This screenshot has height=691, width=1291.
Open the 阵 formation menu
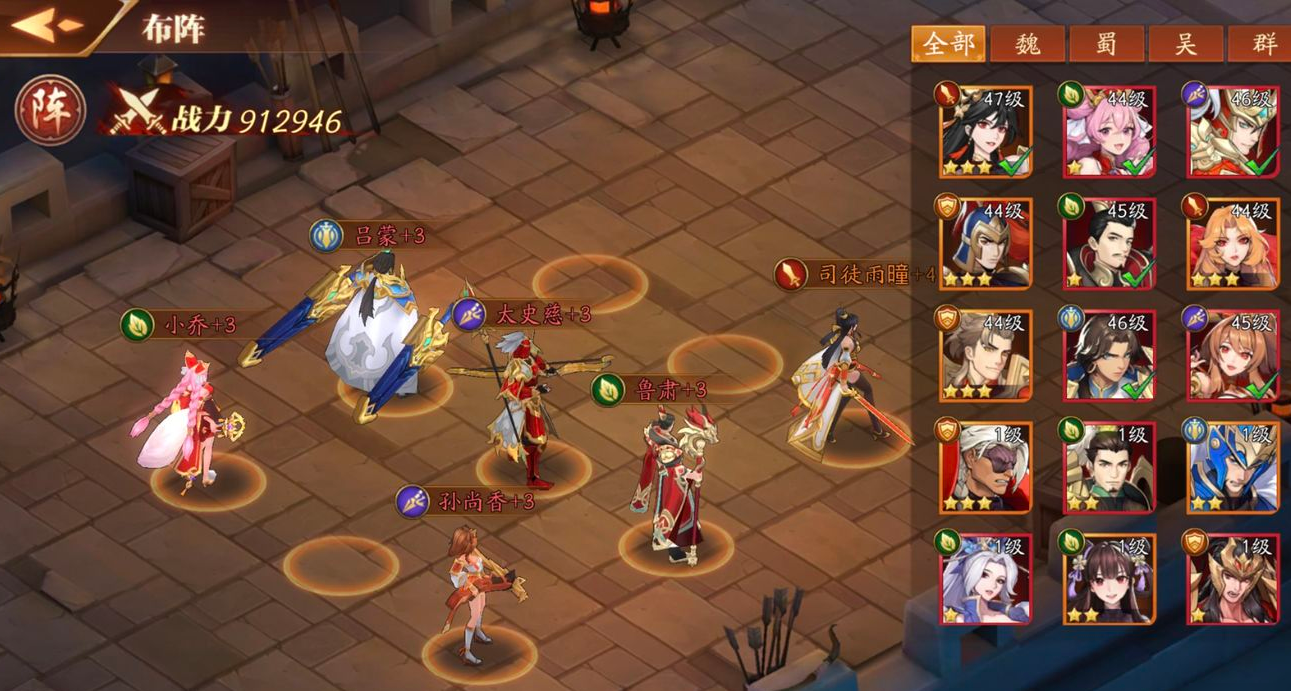pos(50,109)
